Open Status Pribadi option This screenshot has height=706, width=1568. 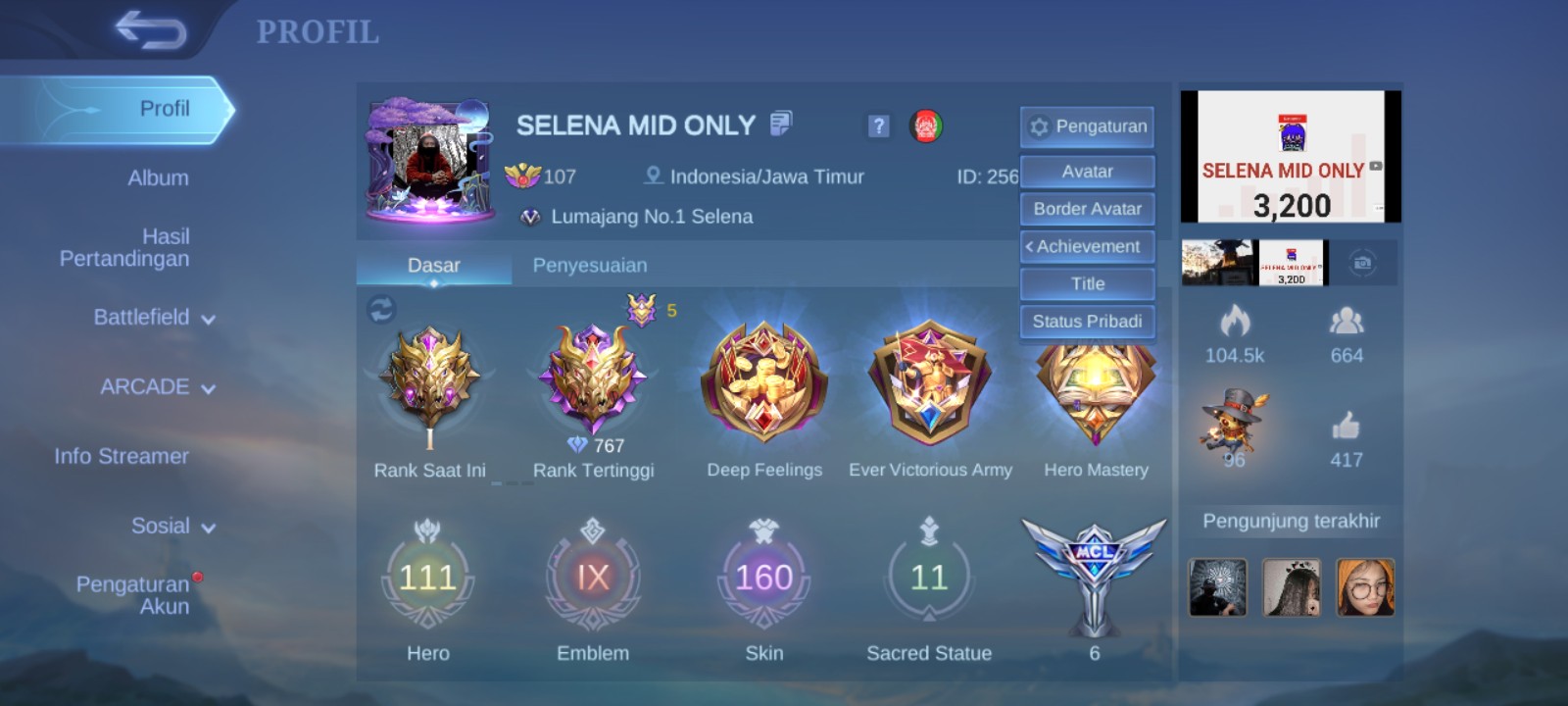point(1088,321)
